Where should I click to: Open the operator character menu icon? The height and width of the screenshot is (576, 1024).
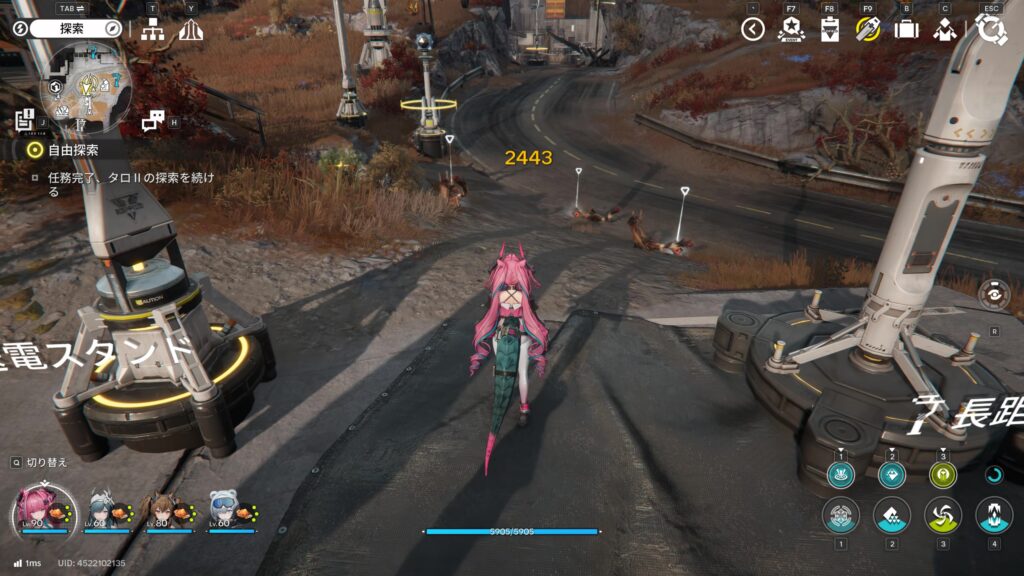pyautogui.click(x=944, y=29)
